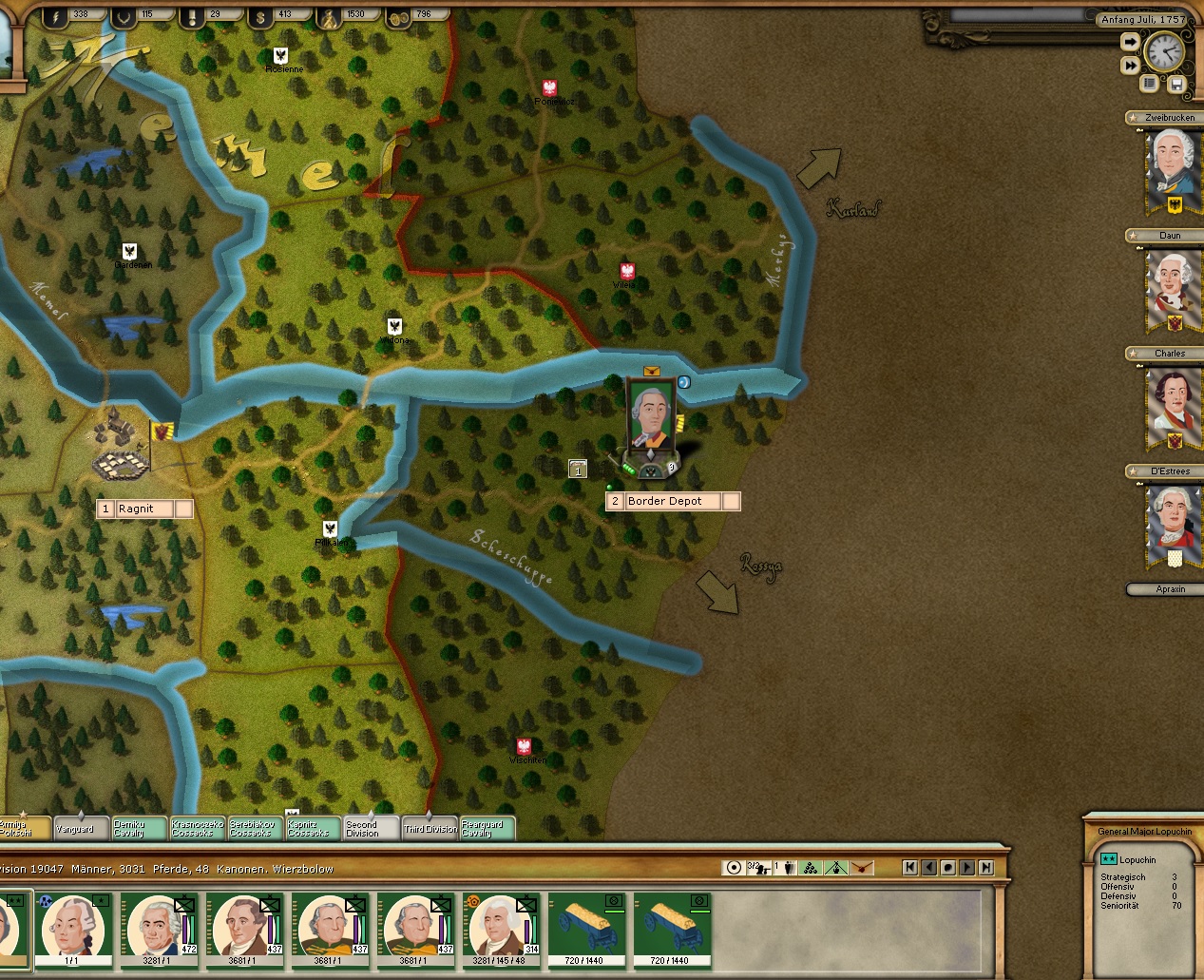Open the Second Division tab
Image resolution: width=1204 pixels, height=980 pixels.
[371, 829]
